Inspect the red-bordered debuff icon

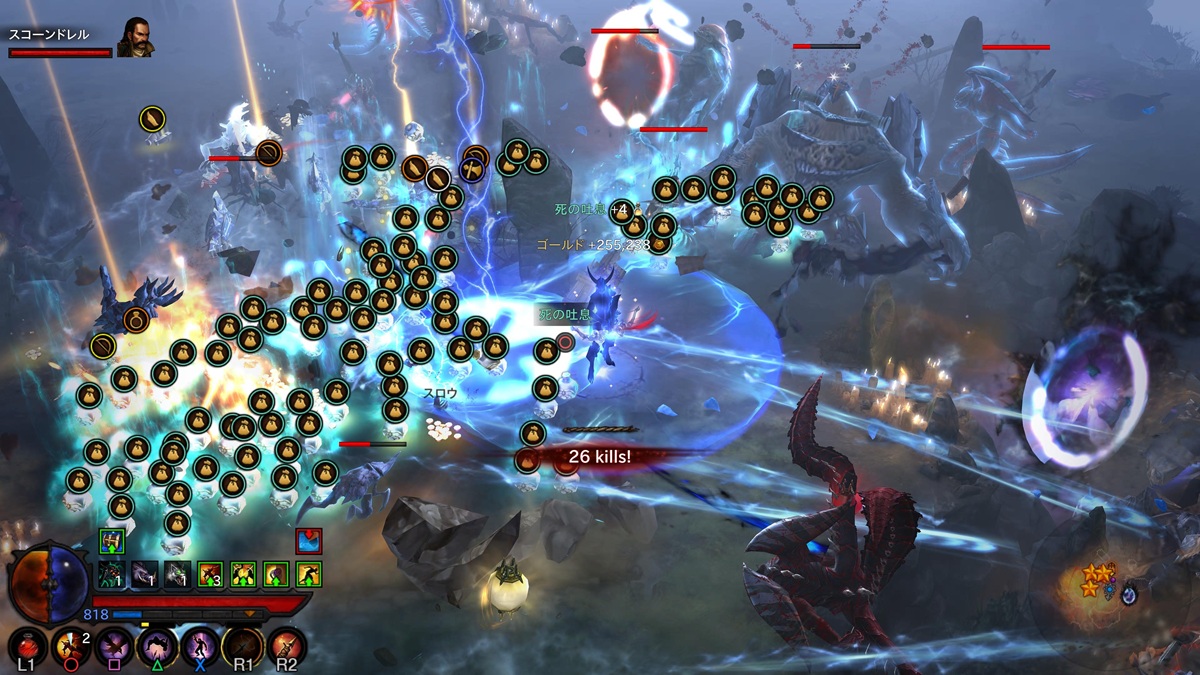point(308,541)
